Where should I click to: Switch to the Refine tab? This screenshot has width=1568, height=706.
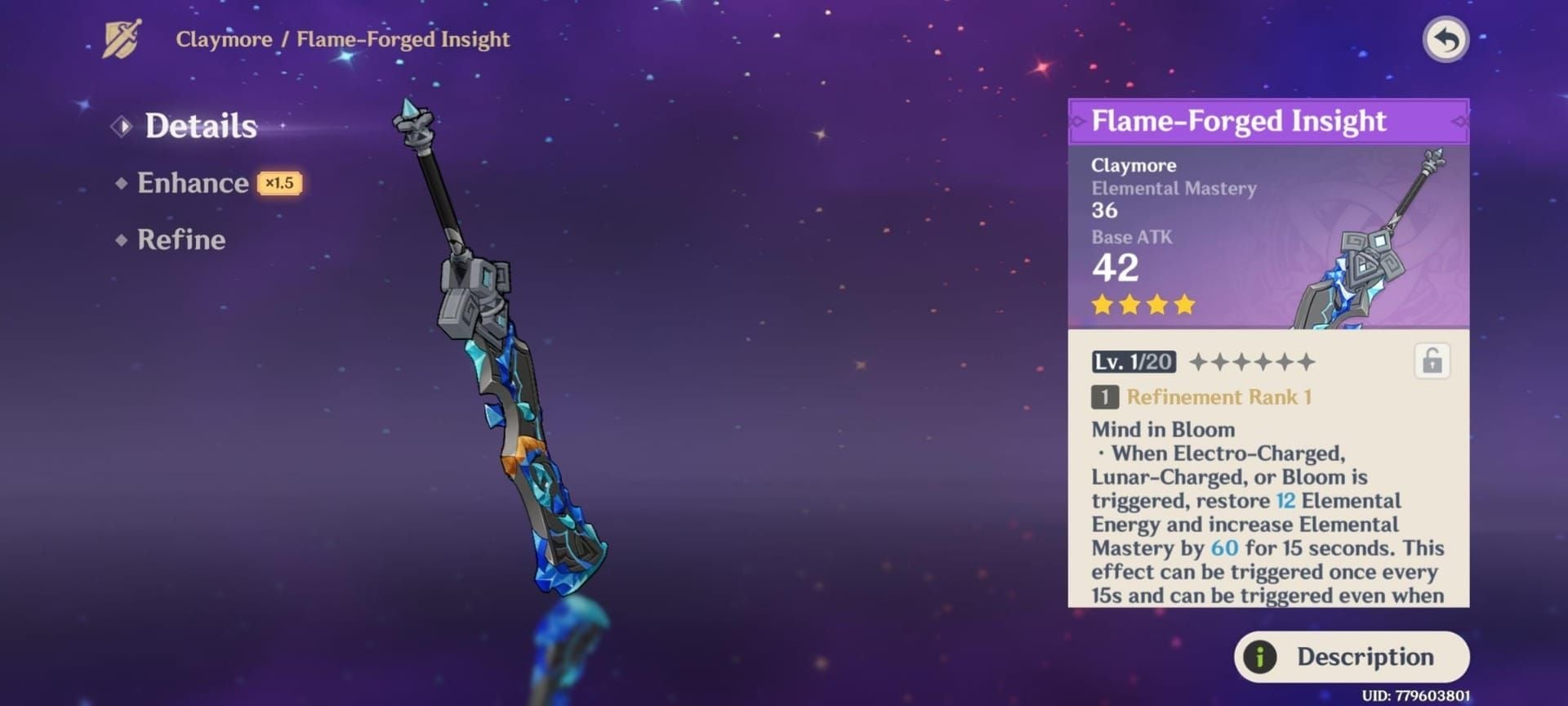pos(181,239)
